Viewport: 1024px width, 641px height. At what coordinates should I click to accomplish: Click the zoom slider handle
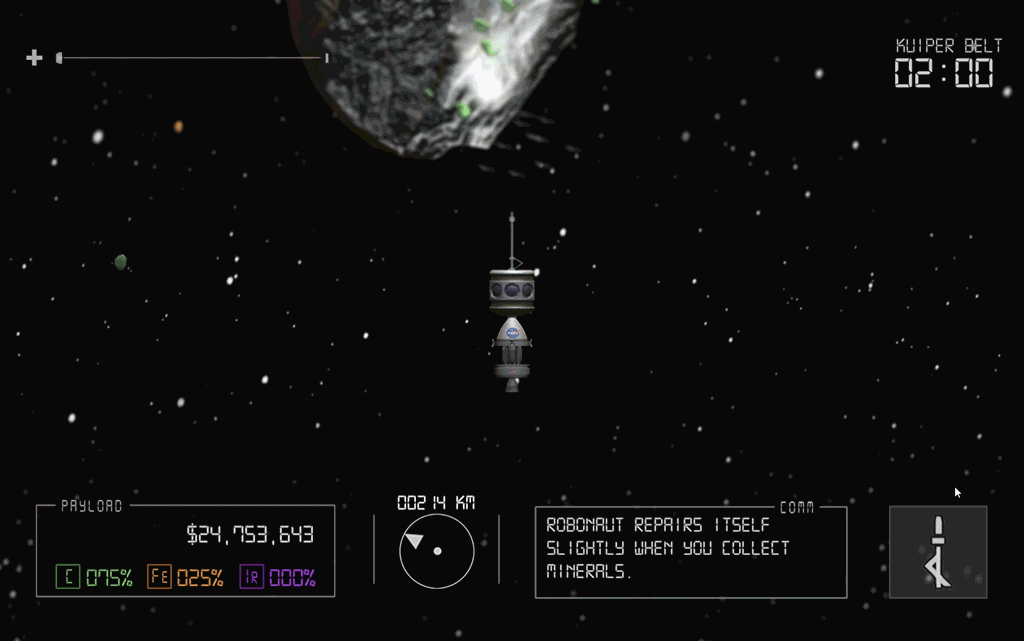(x=60, y=58)
